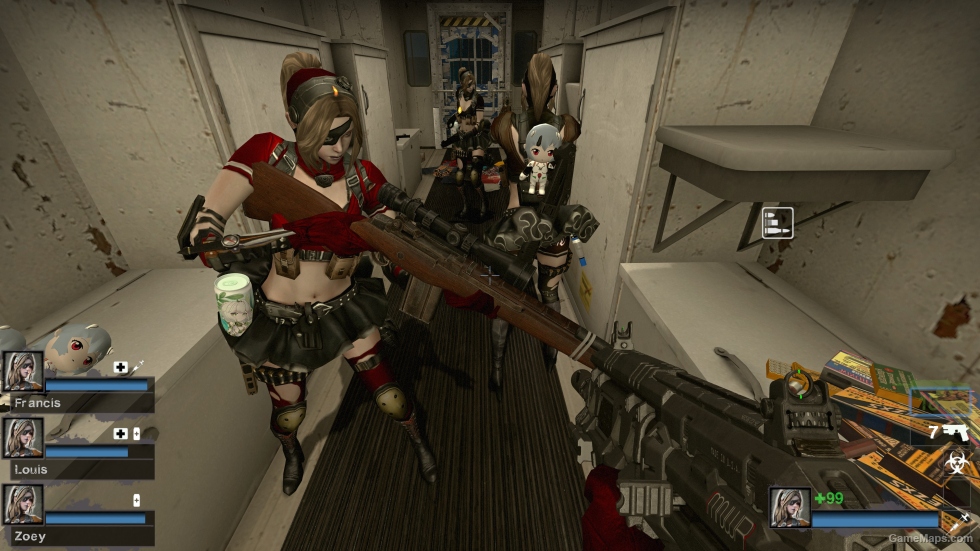The width and height of the screenshot is (980, 551).
Task: Select the biohazard bile jar slot
Action: 955,465
